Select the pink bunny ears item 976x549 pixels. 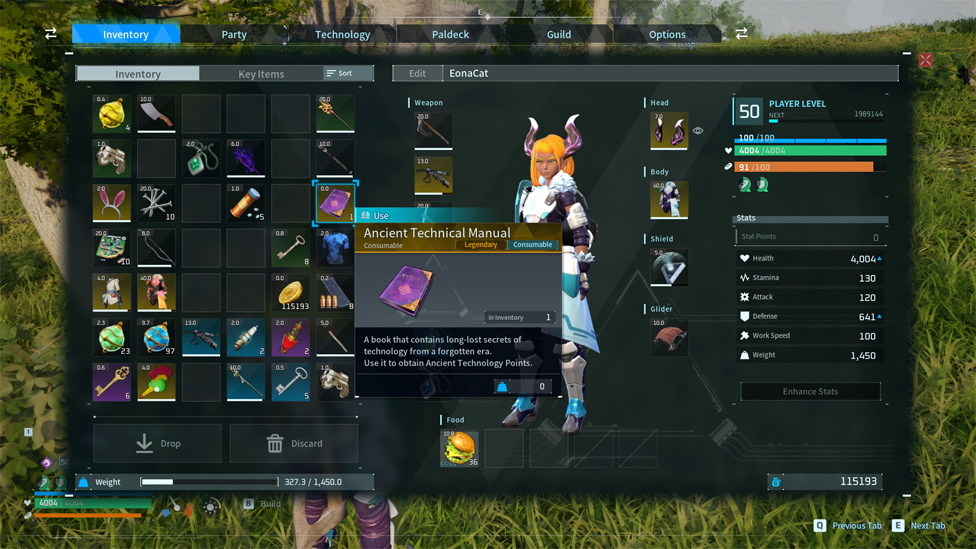coord(112,203)
